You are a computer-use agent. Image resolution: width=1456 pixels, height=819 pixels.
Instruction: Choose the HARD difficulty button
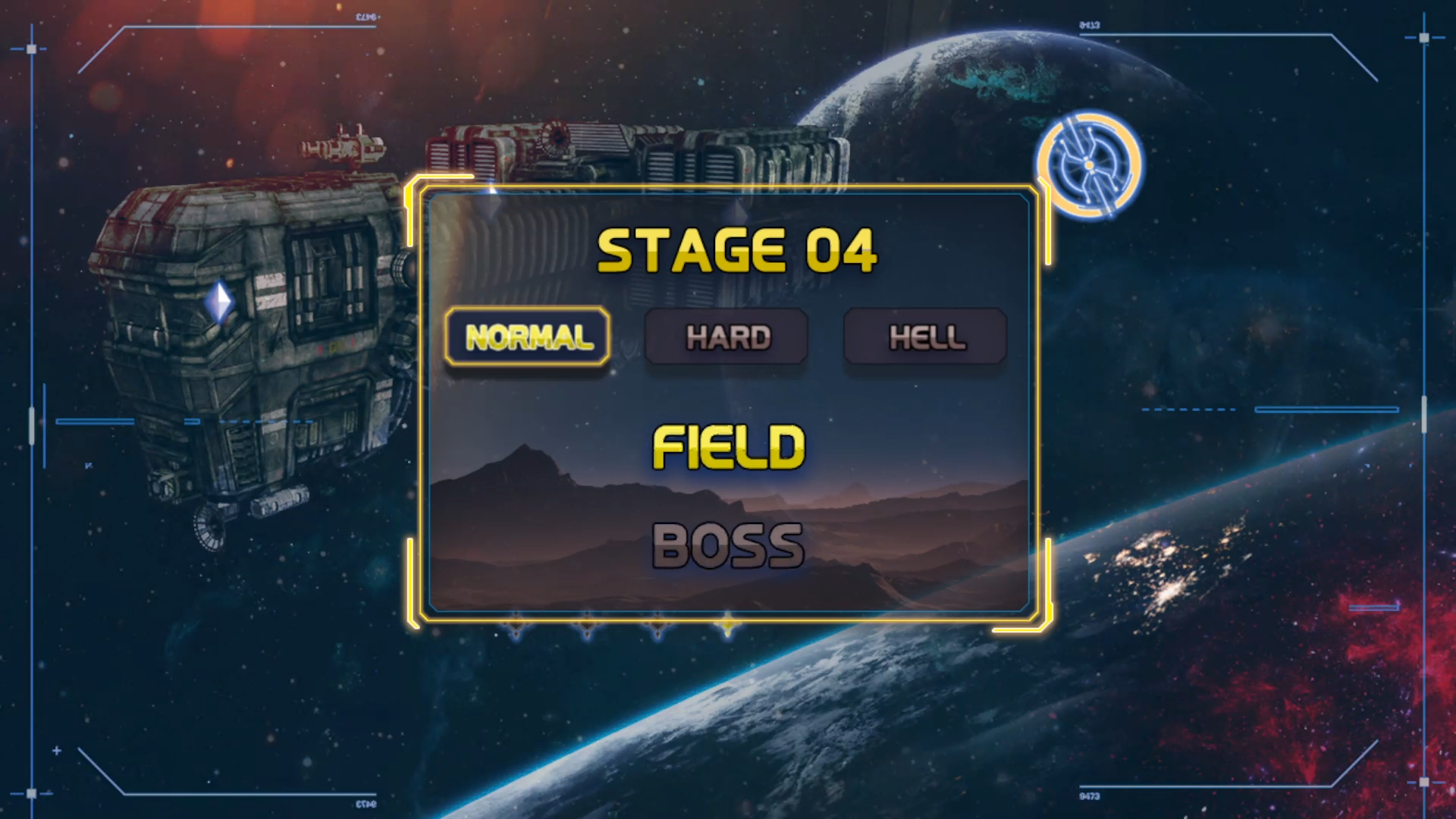click(x=726, y=337)
